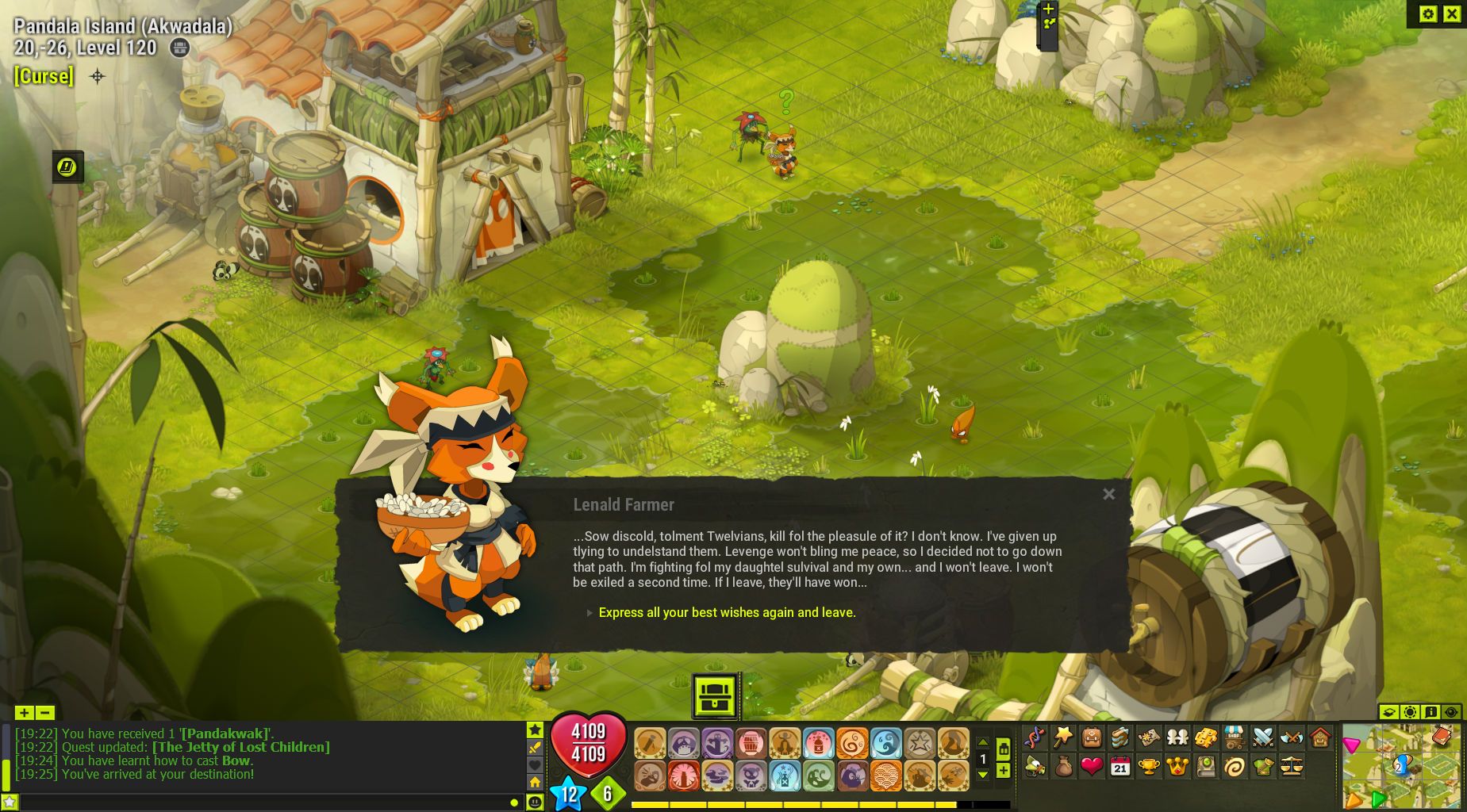Image resolution: width=1467 pixels, height=812 pixels.
Task: Enlarge the chat with the plus button
Action: (24, 713)
